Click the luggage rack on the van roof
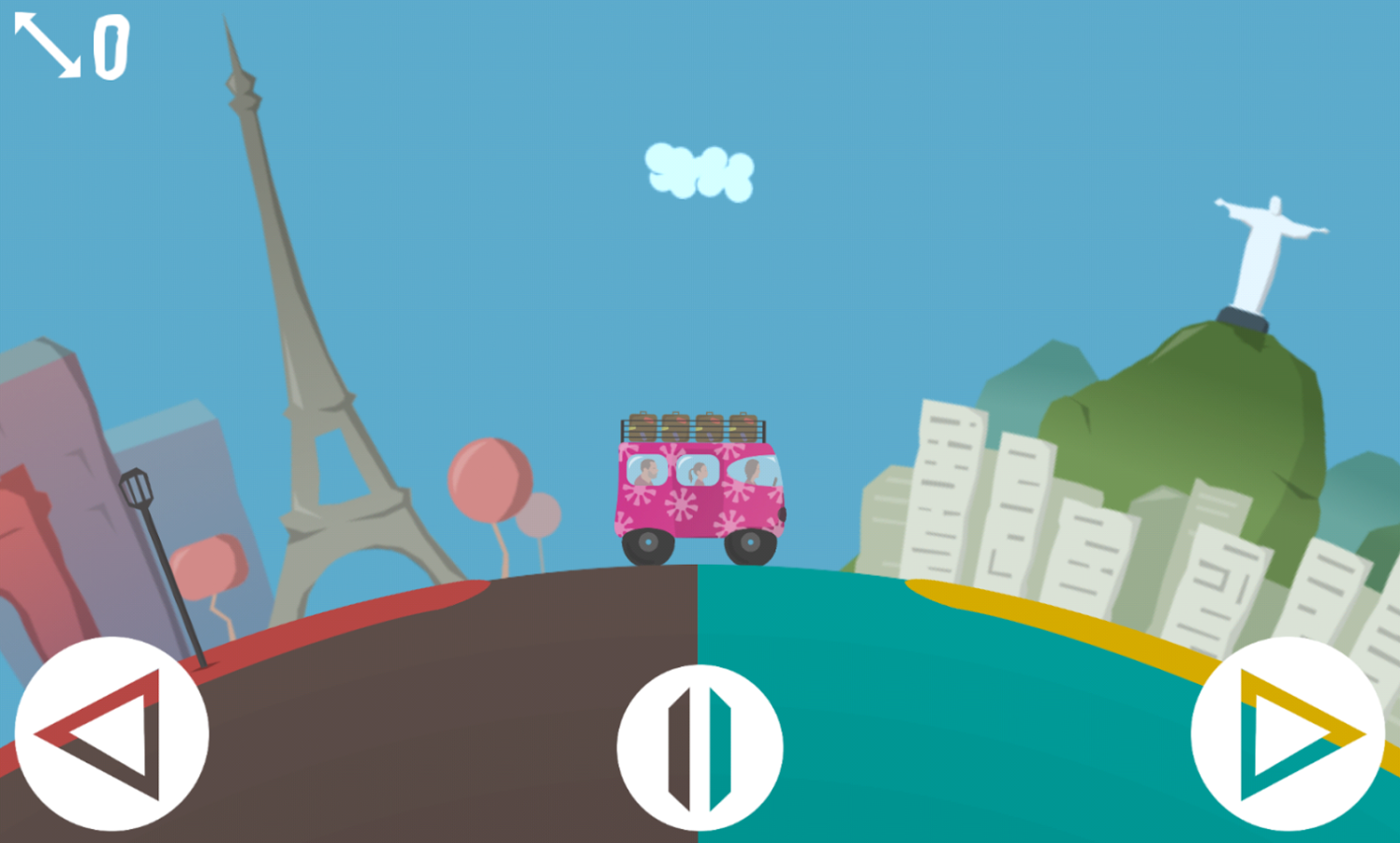This screenshot has height=843, width=1400. [x=693, y=426]
